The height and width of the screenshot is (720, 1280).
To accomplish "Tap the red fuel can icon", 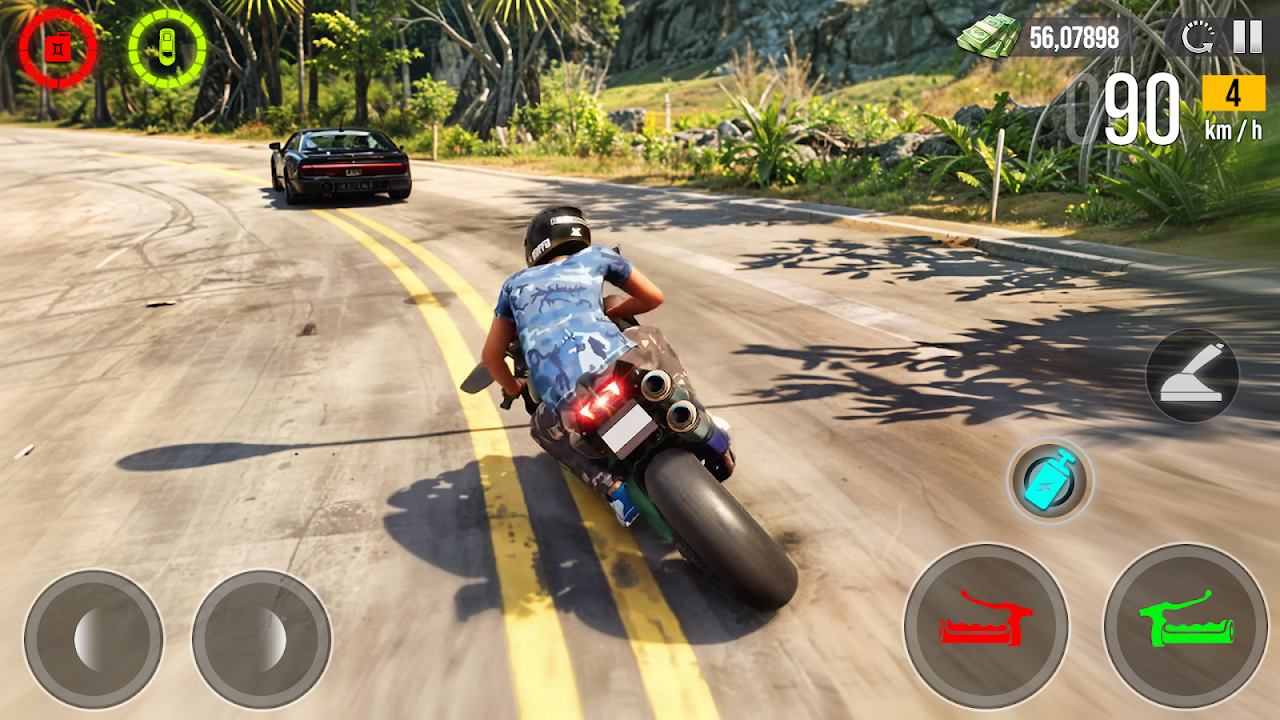I will pyautogui.click(x=58, y=48).
